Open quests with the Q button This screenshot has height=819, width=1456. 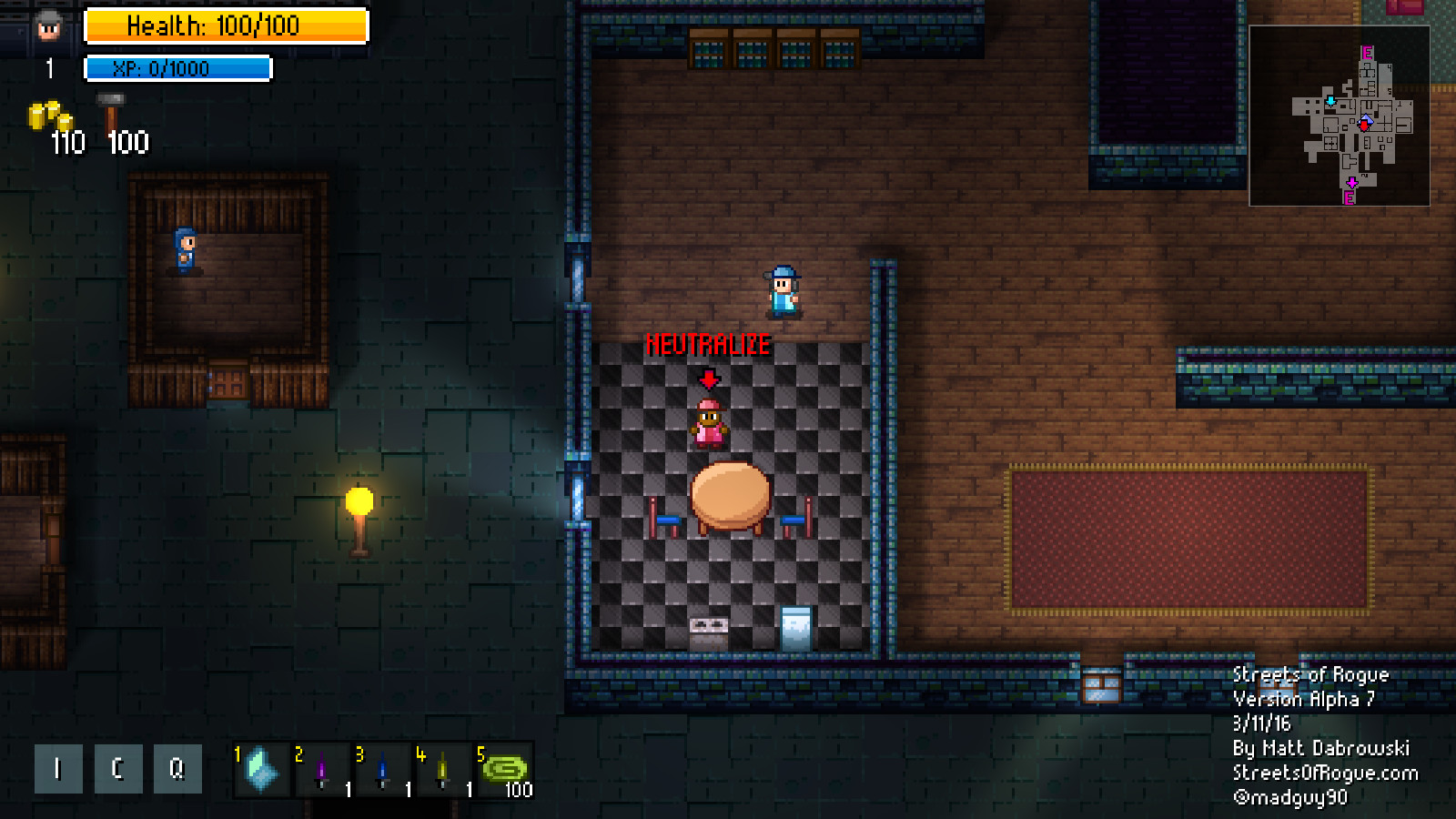point(178,768)
